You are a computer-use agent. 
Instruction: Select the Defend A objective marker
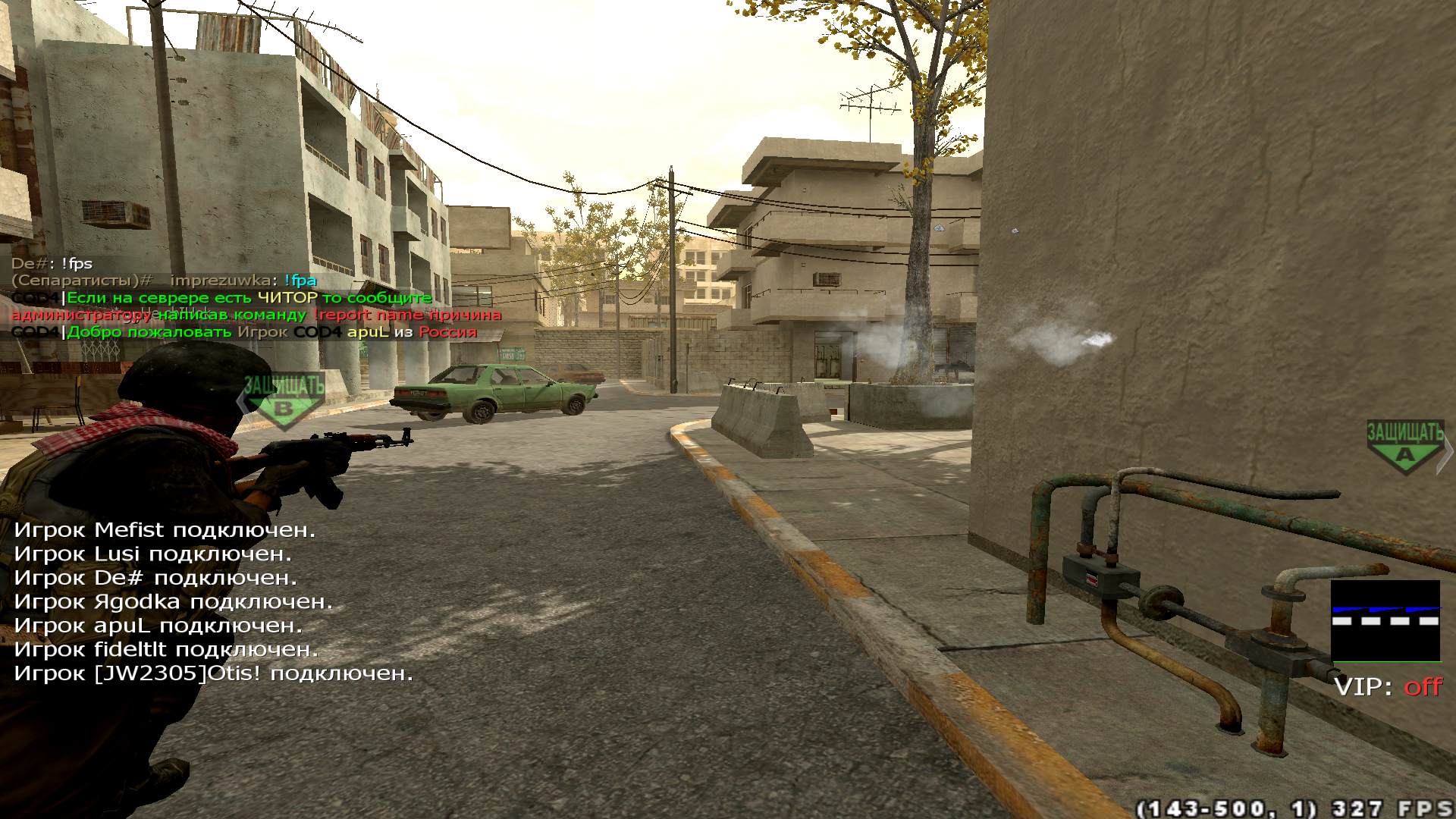click(1405, 447)
